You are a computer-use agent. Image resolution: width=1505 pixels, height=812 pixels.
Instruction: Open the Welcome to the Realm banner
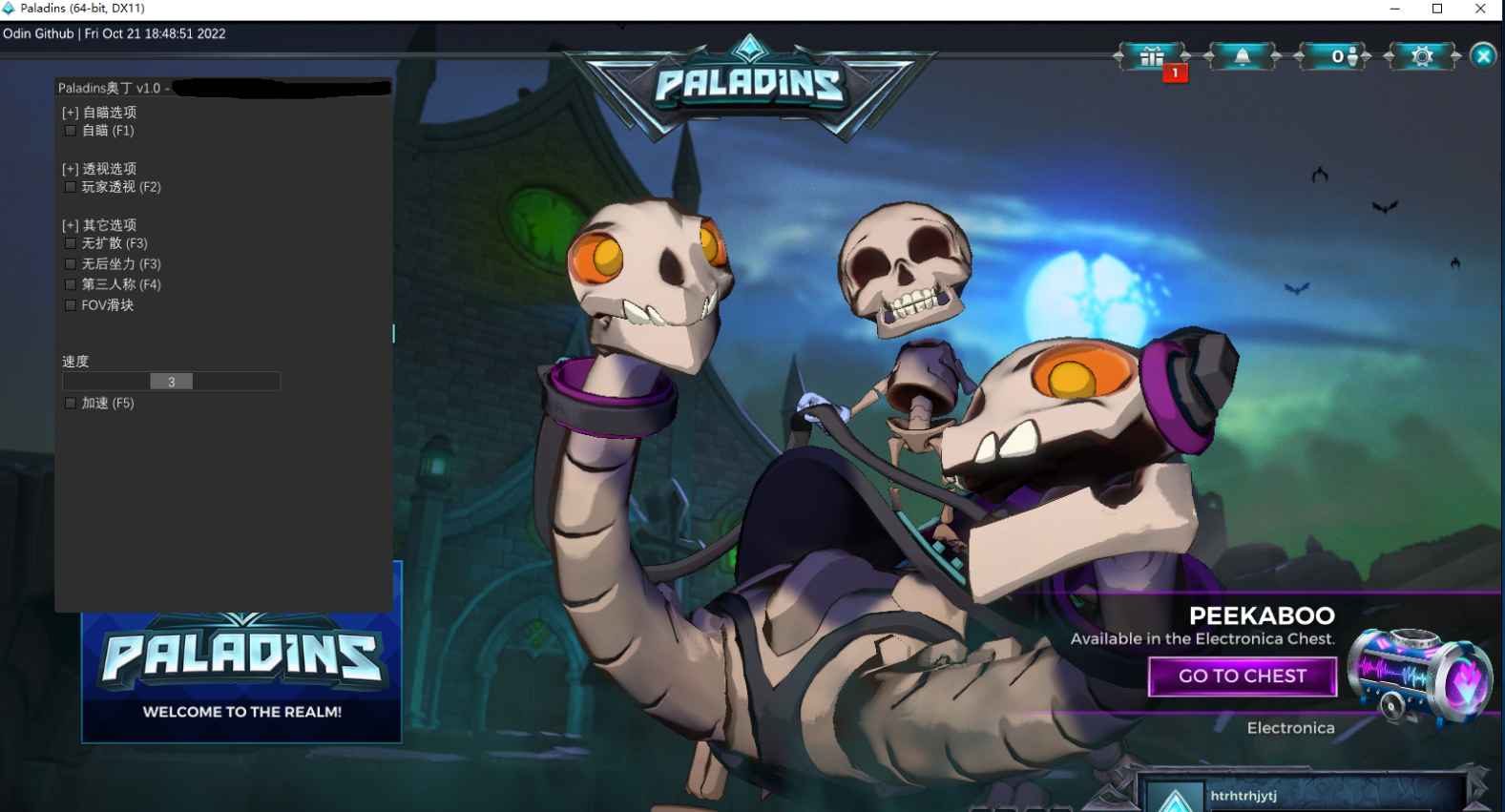[241, 677]
